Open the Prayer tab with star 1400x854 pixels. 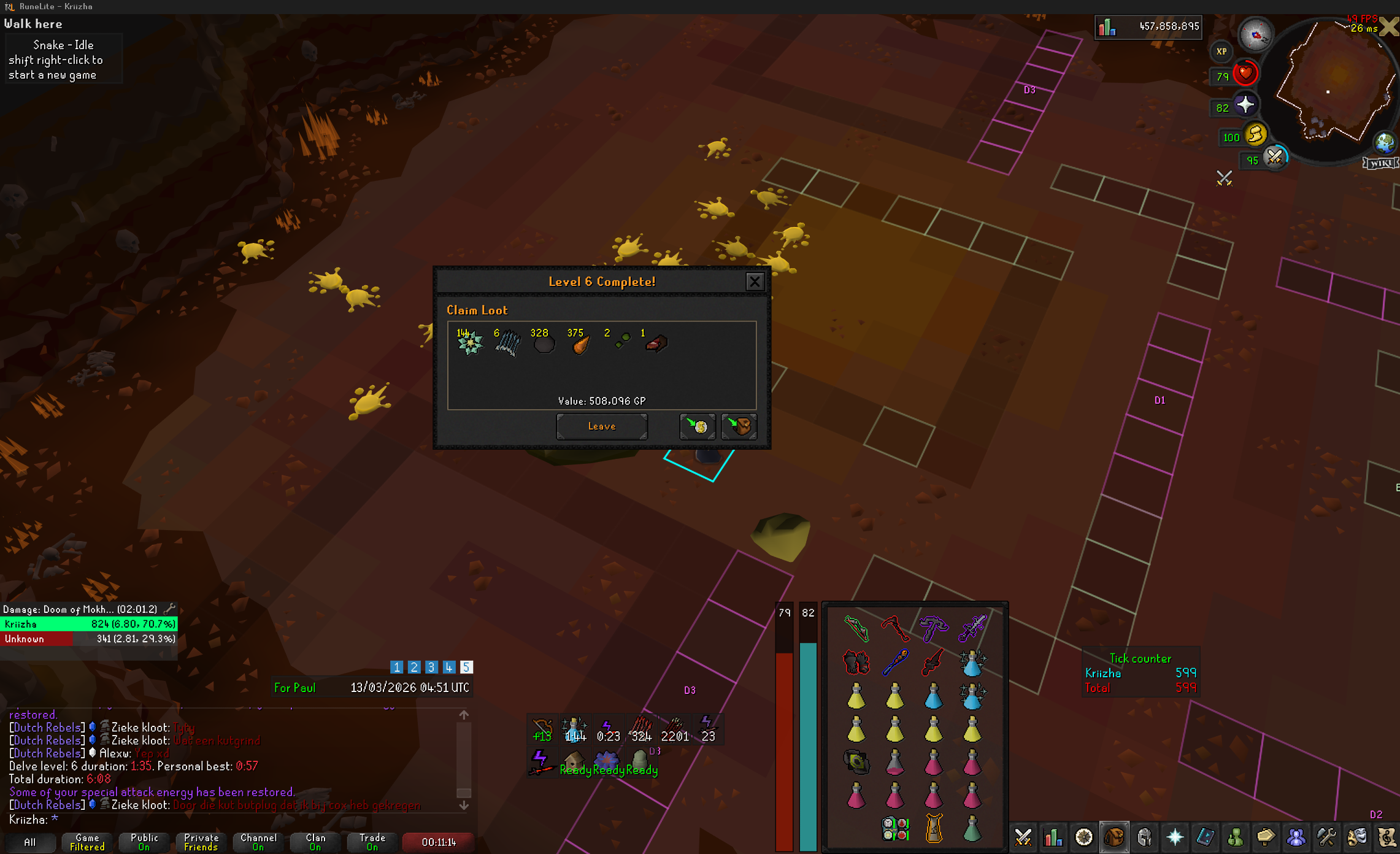[x=1175, y=837]
